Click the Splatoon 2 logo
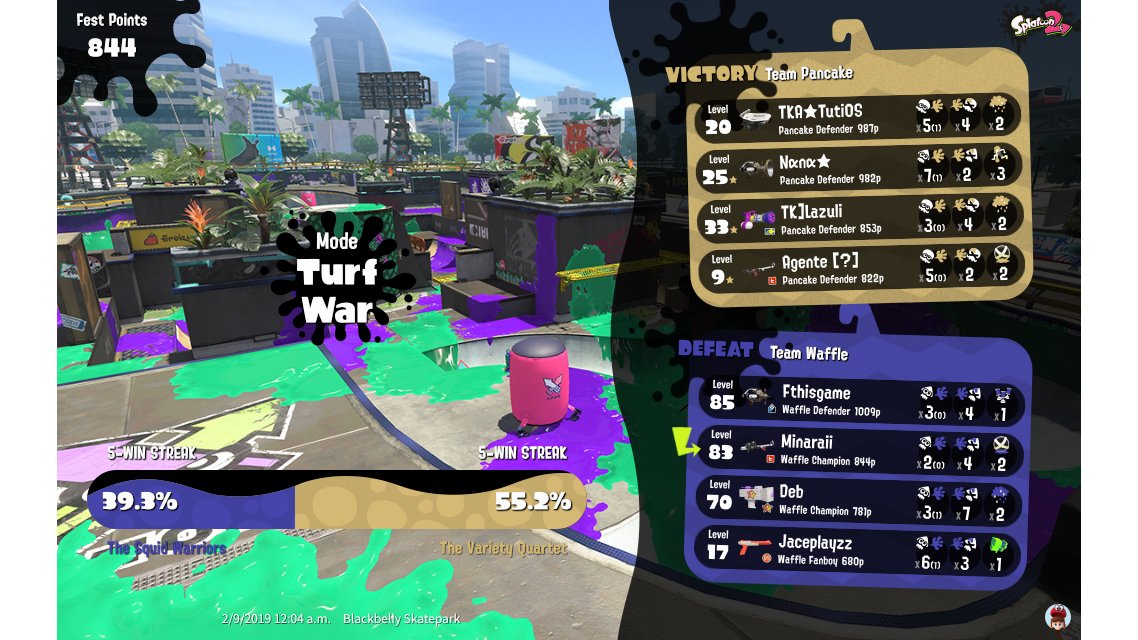Viewport: 1138px width, 640px height. coord(1041,23)
